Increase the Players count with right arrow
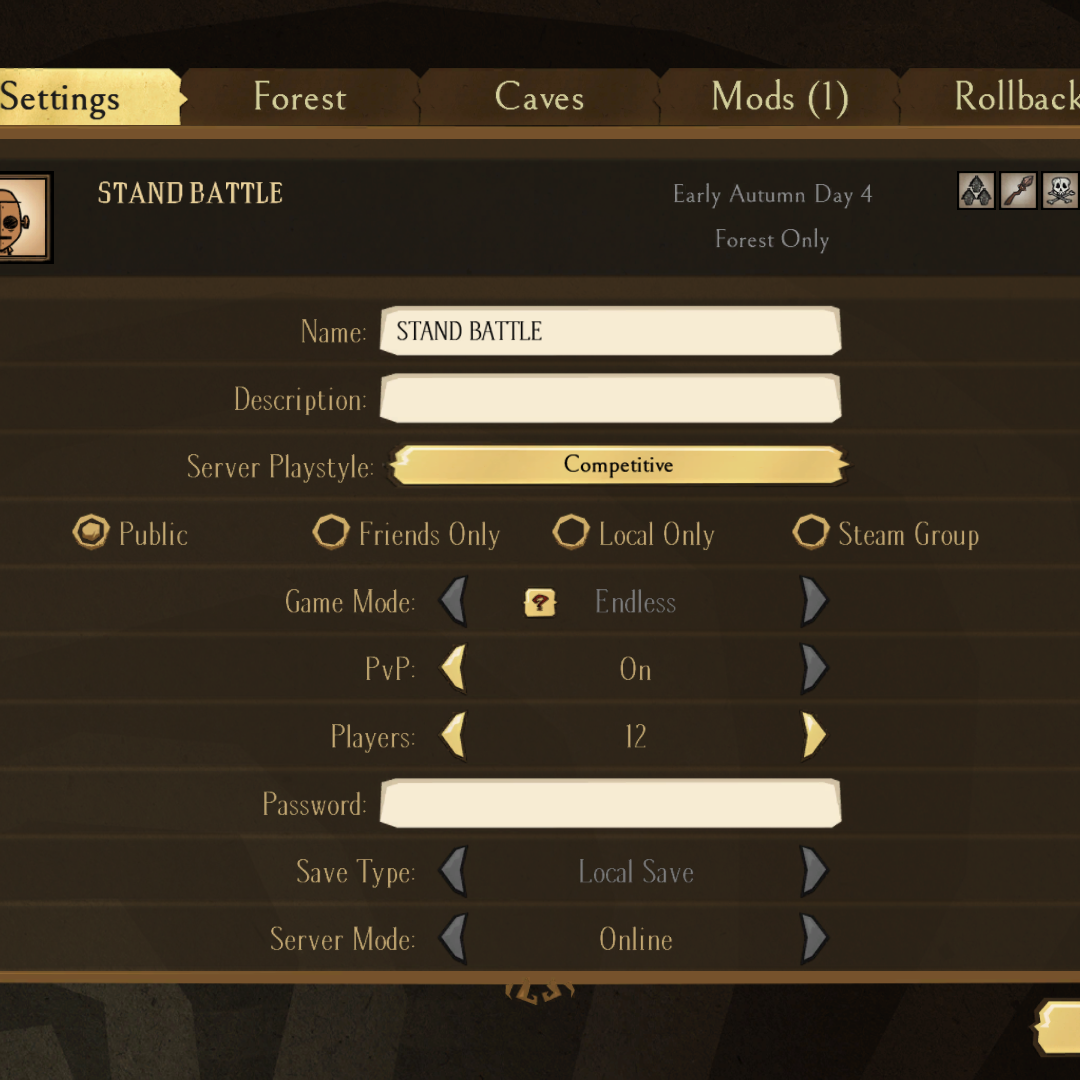The height and width of the screenshot is (1080, 1080). tap(814, 737)
